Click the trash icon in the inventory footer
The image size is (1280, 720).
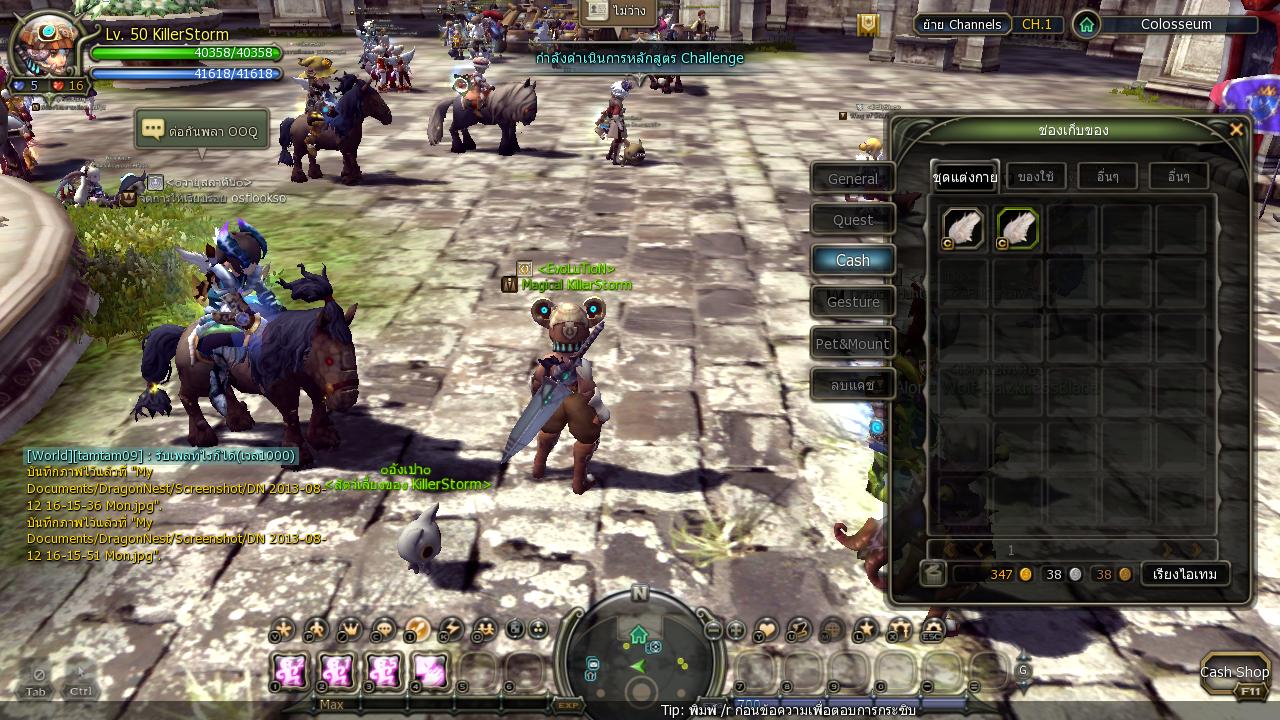(933, 573)
